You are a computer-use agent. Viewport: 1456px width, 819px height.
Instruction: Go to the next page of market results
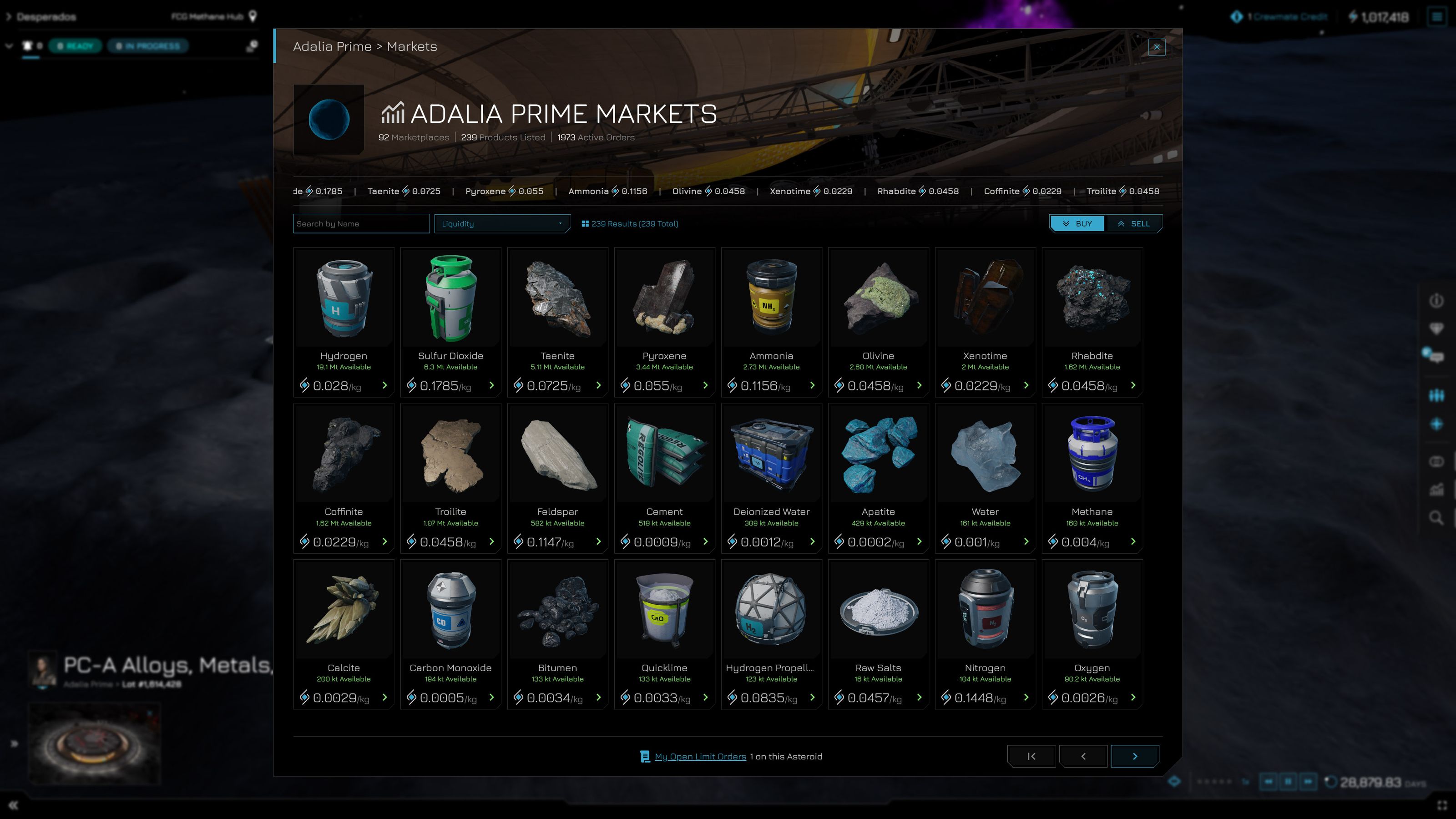[1134, 756]
